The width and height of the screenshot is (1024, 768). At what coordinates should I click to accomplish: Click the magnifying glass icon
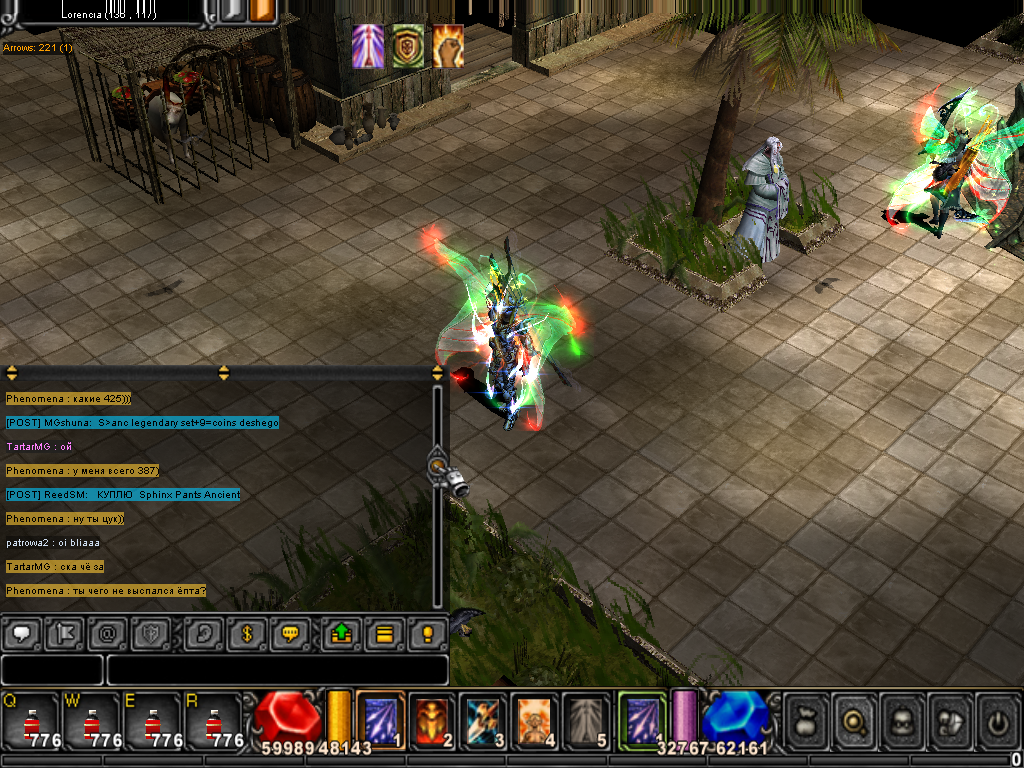tap(855, 720)
